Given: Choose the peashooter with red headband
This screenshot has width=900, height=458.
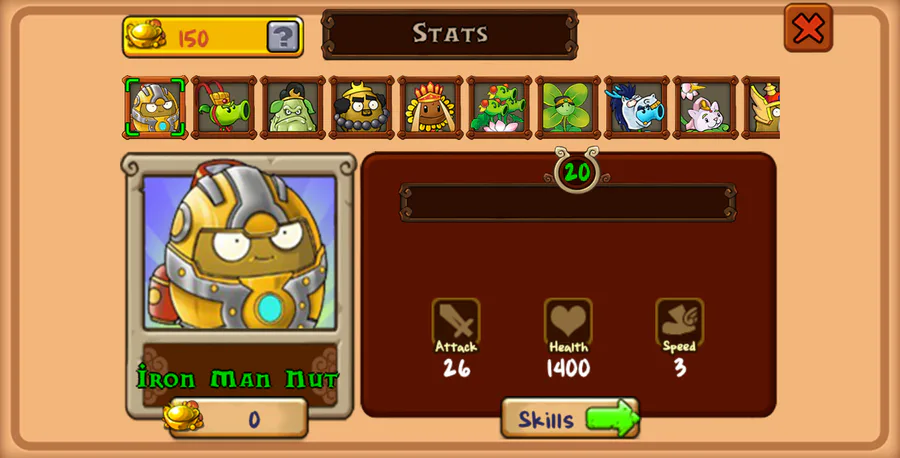Looking at the screenshot, I should [x=224, y=107].
